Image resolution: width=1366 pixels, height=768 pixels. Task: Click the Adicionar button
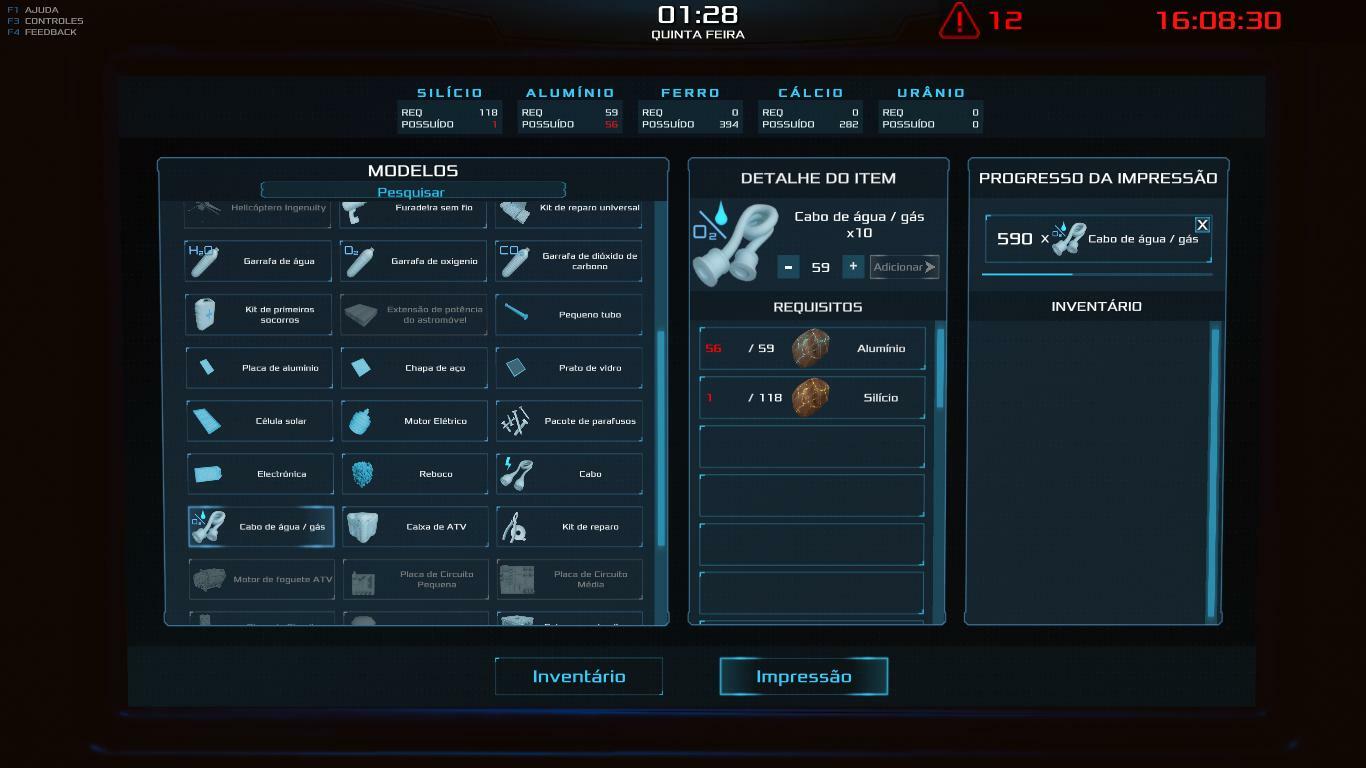tap(904, 267)
